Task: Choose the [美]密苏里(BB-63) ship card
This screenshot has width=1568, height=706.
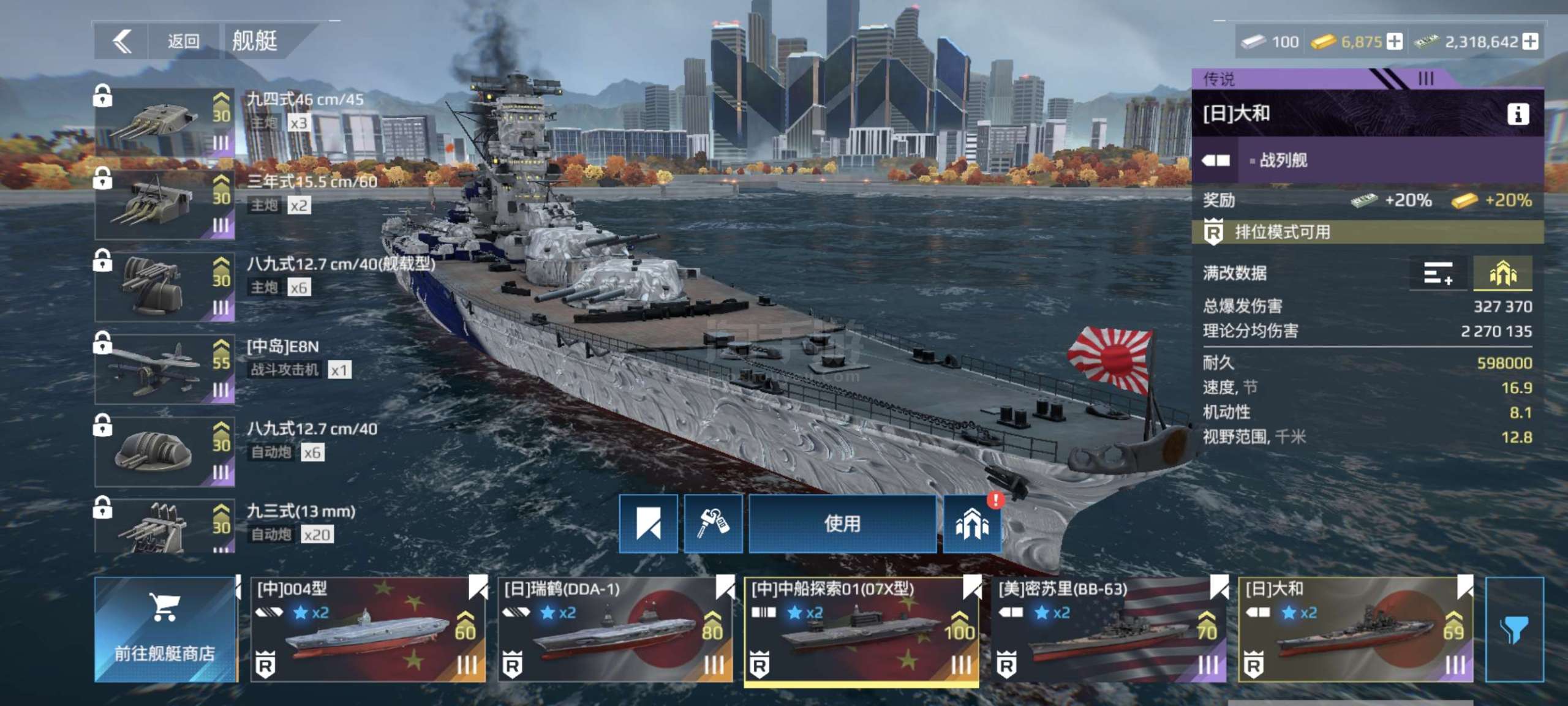Action: pyautogui.click(x=1109, y=629)
